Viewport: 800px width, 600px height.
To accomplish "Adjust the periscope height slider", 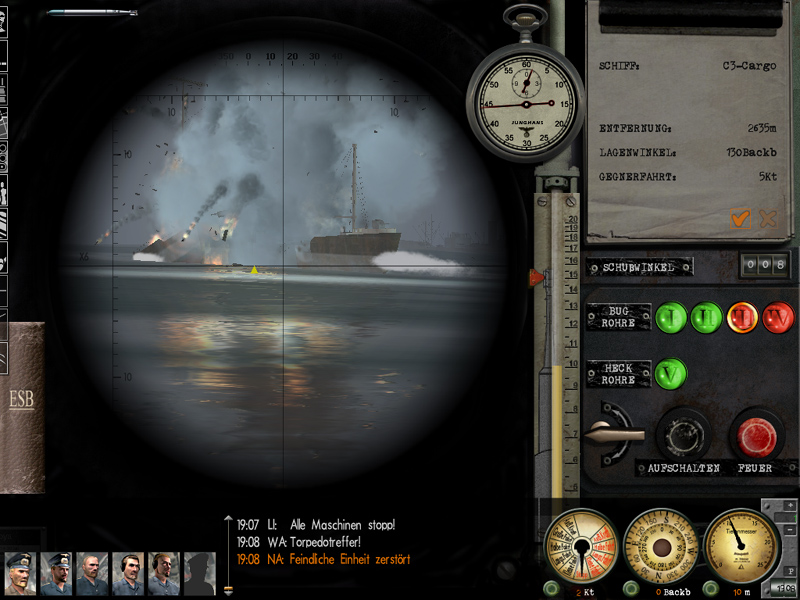I will point(538,277).
